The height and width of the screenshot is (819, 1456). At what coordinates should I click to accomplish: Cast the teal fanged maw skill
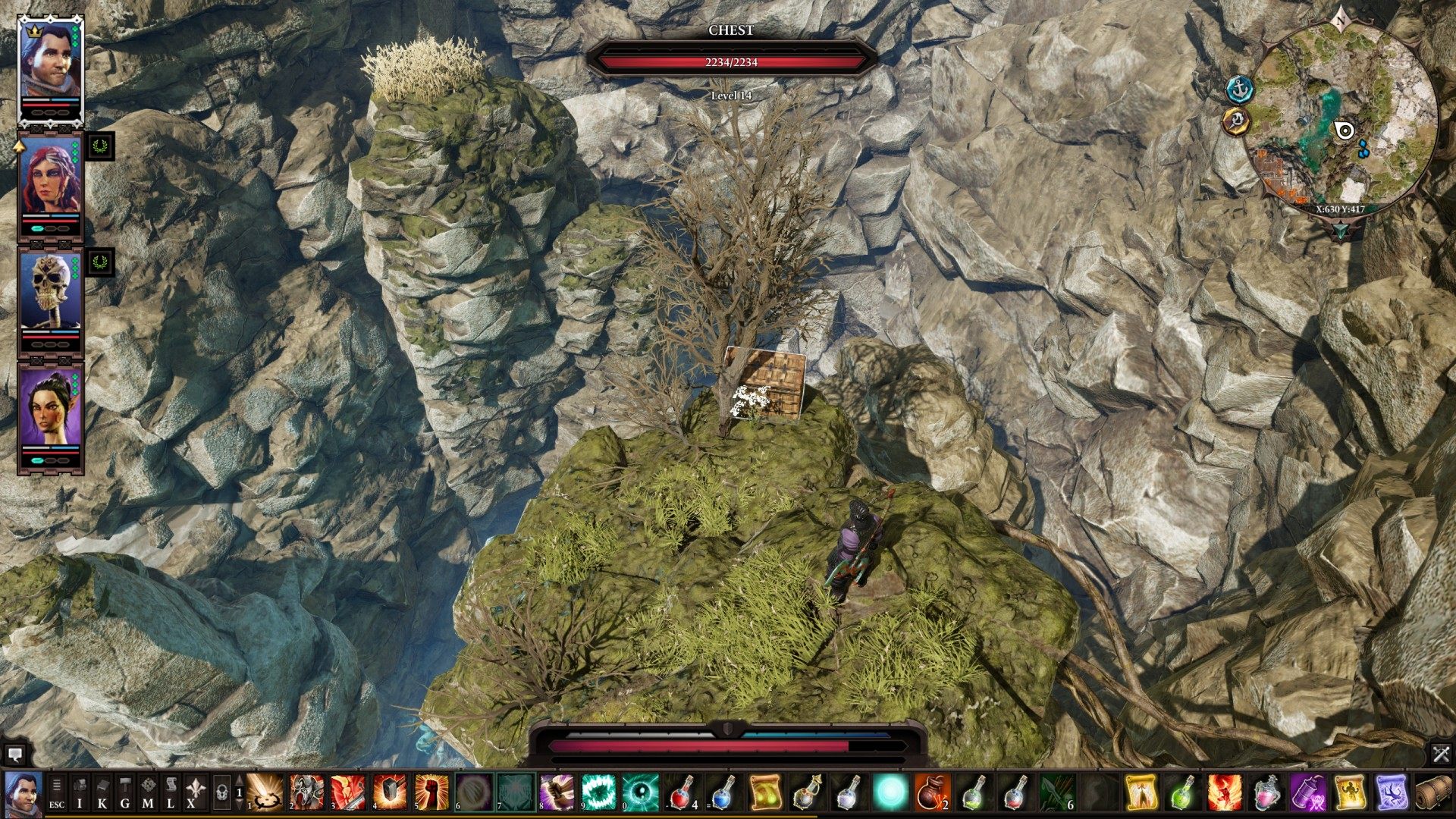[x=598, y=792]
